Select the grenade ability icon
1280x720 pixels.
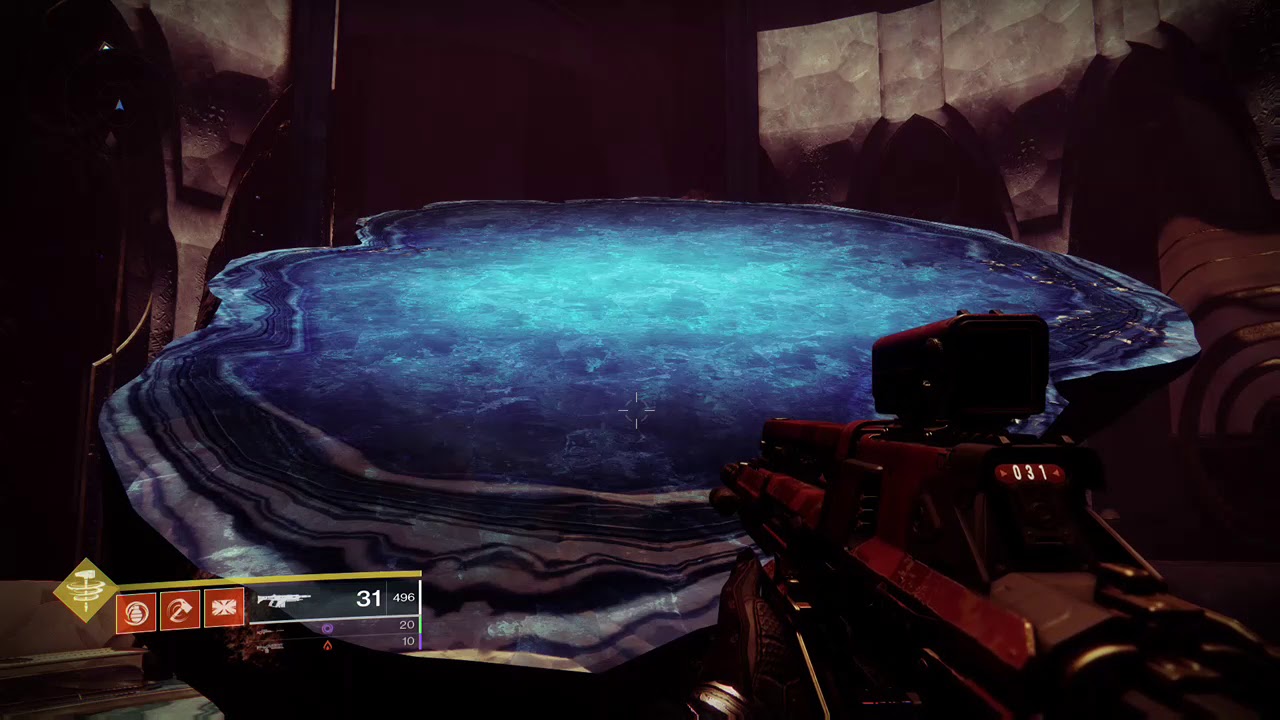click(137, 610)
